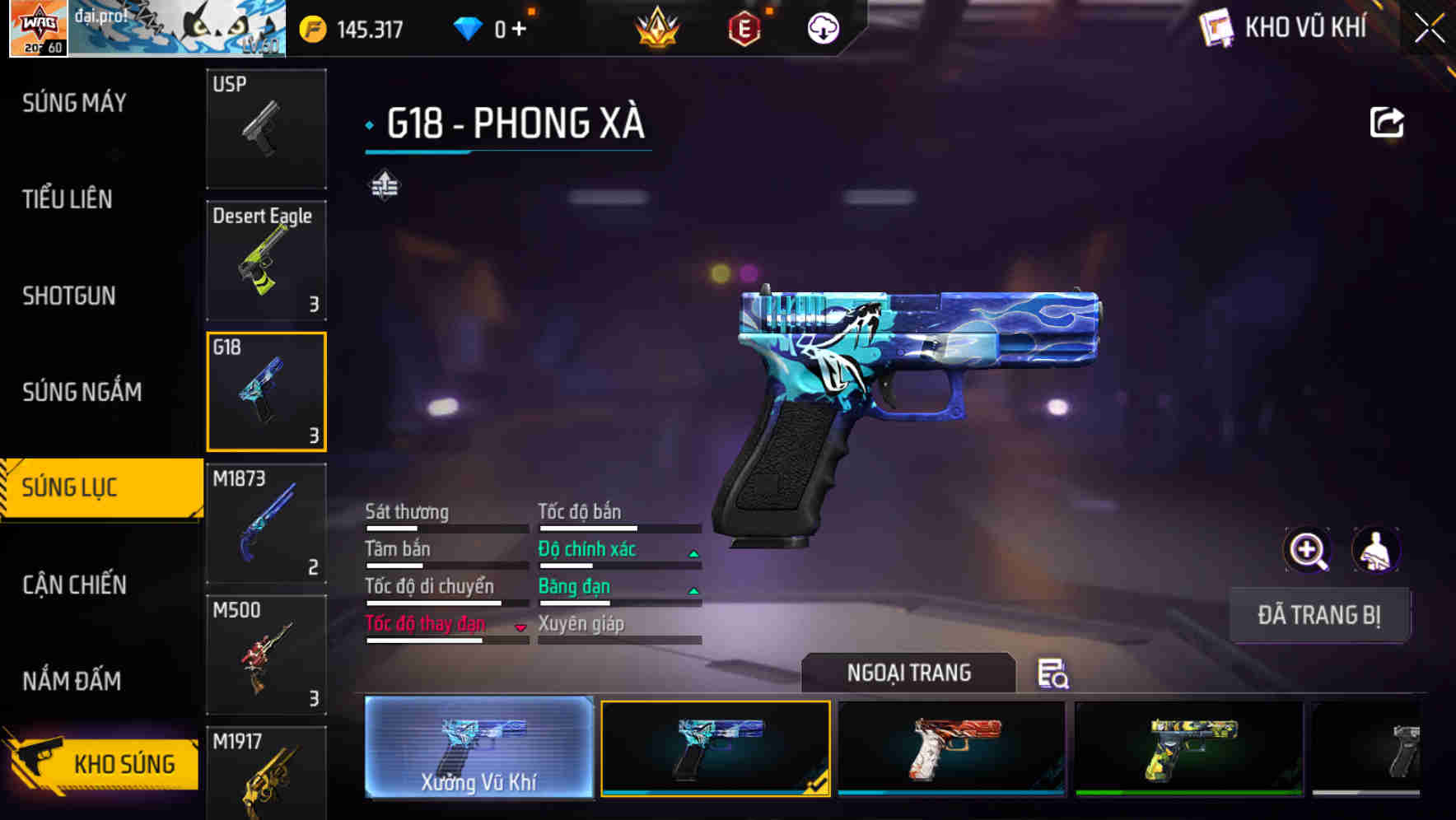Screen dimensions: 1456x820
Task: Click the cloud download icon in top bar
Action: coord(822,28)
